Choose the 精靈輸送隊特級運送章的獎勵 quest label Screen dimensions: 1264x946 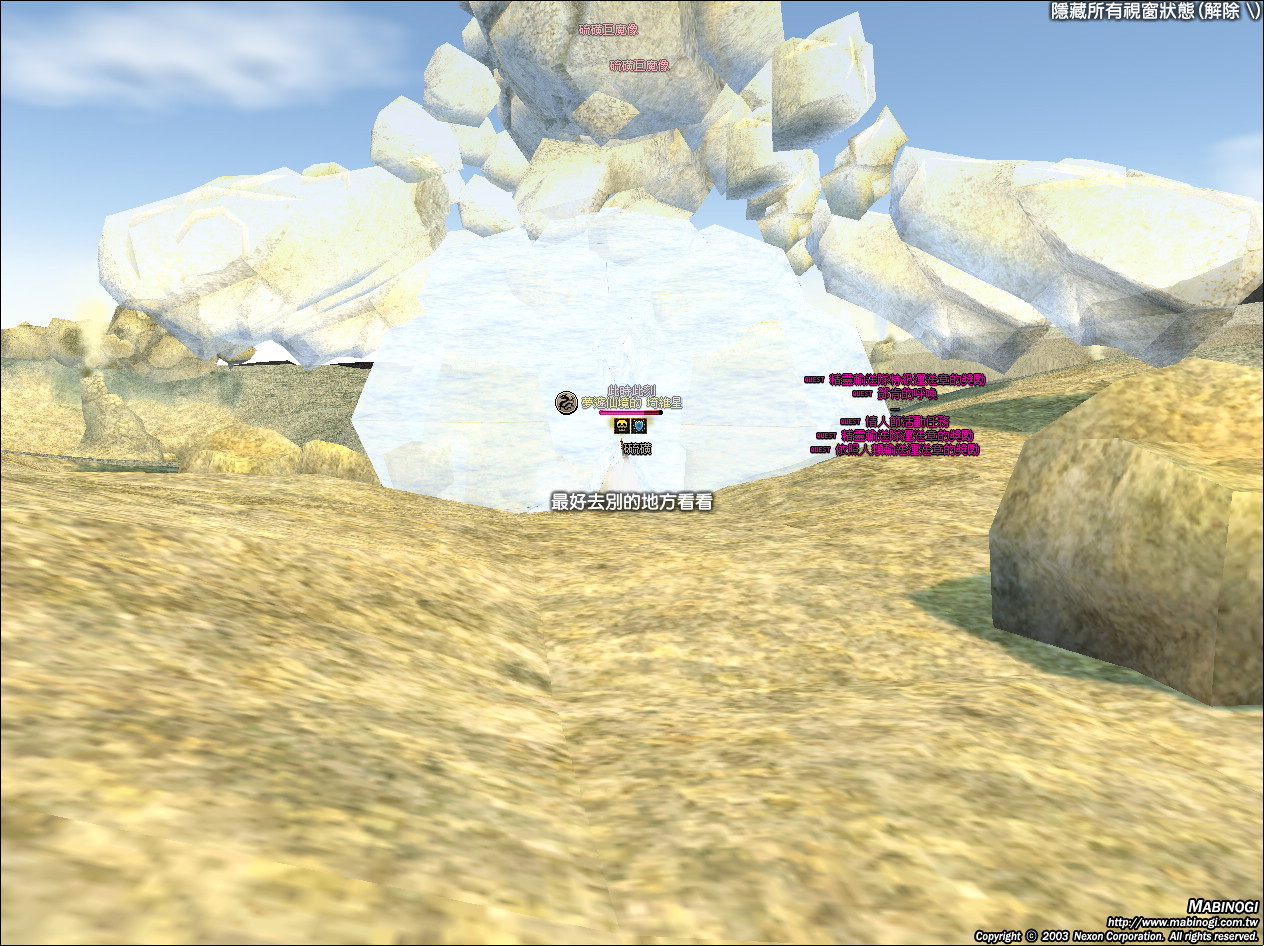click(907, 380)
